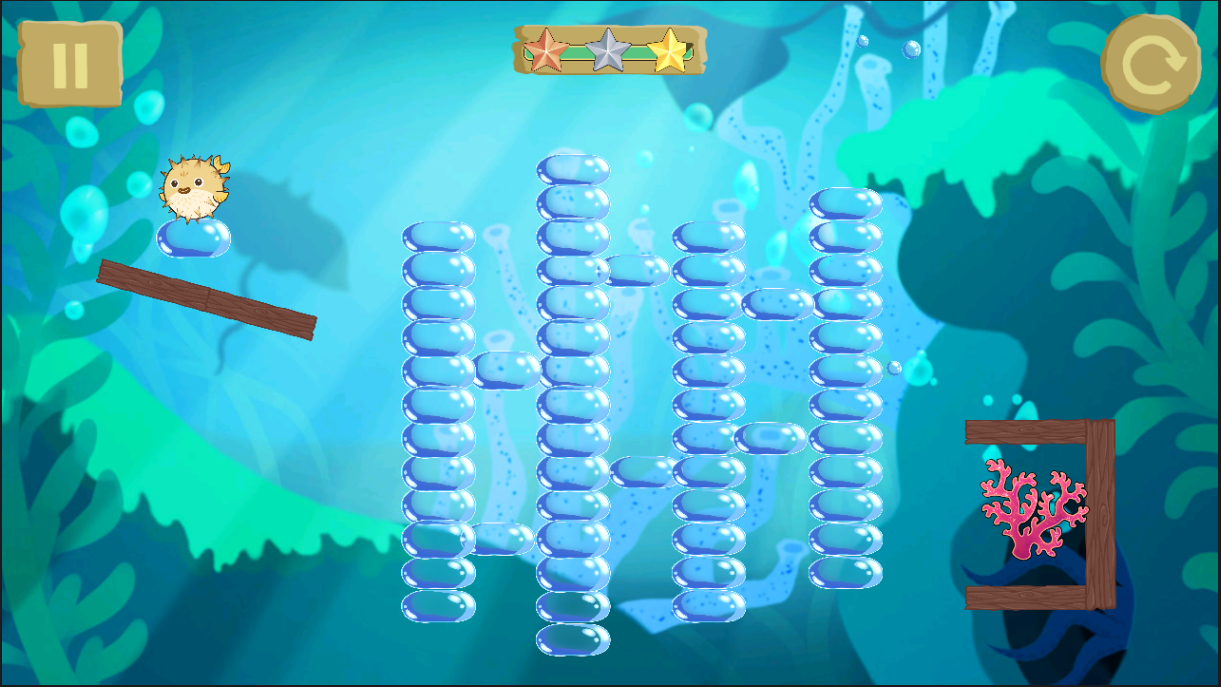Screen dimensions: 1221x687
Task: Pause the game with the pause button
Action: tap(70, 64)
